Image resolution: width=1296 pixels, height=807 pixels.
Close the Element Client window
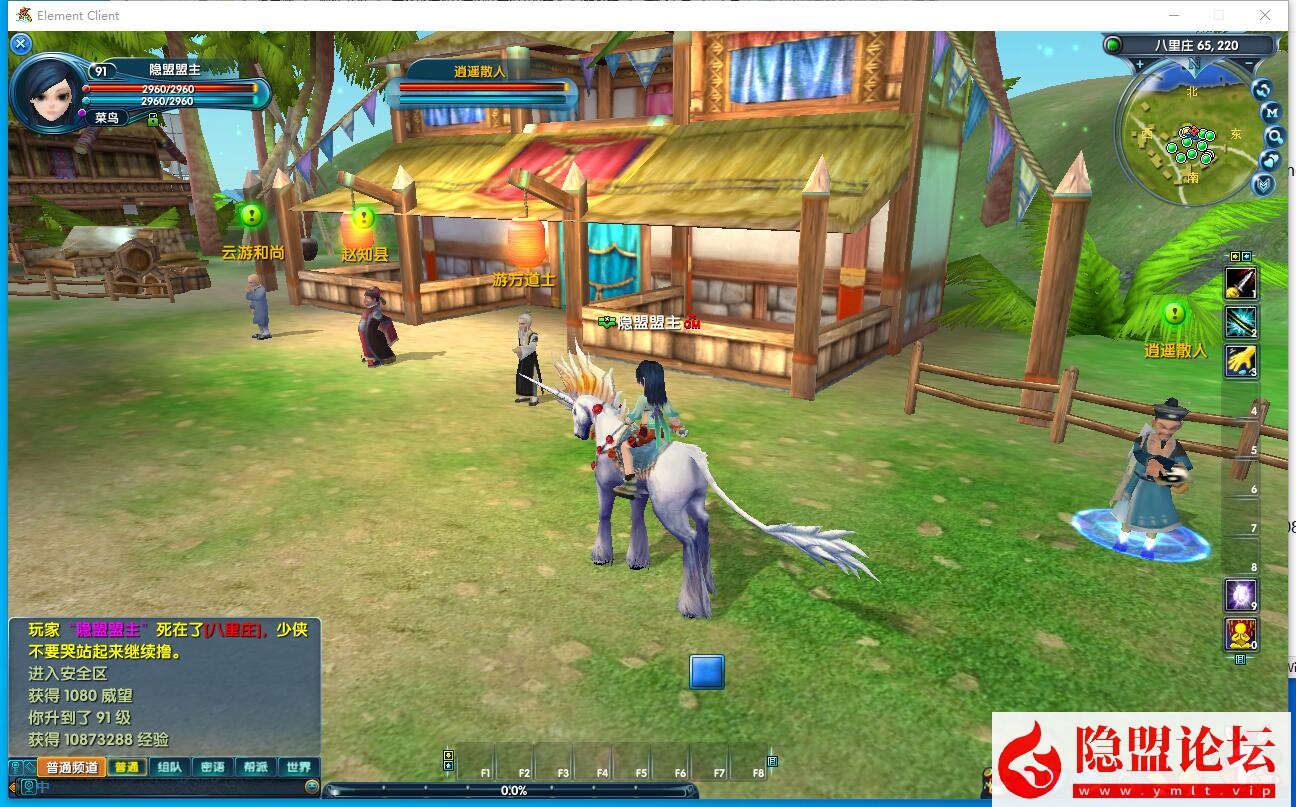click(1265, 15)
